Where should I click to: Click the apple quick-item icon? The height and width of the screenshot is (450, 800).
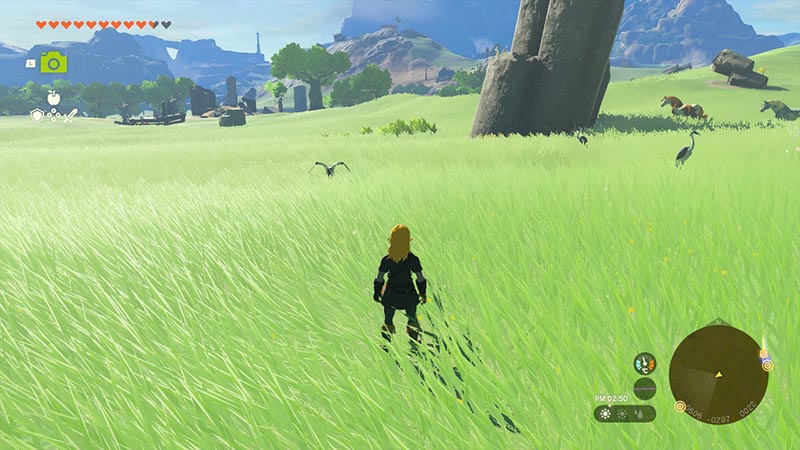53,98
